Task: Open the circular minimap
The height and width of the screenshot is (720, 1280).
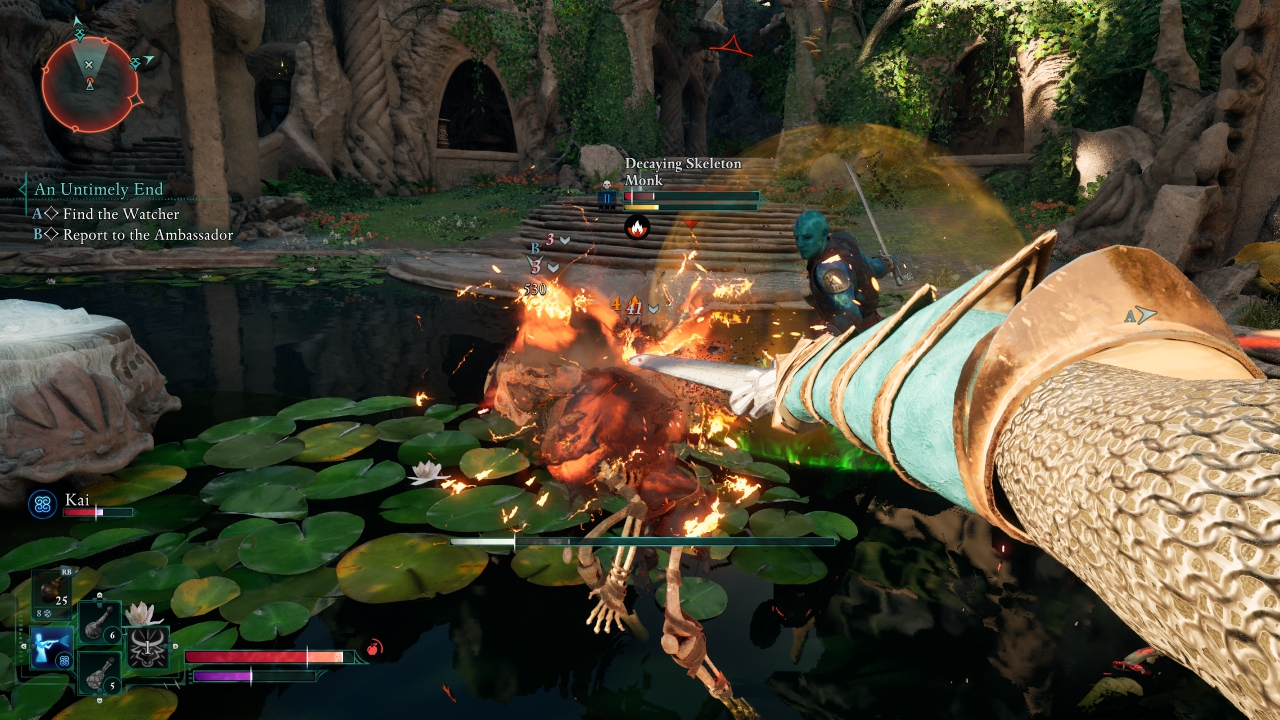Action: pyautogui.click(x=89, y=84)
